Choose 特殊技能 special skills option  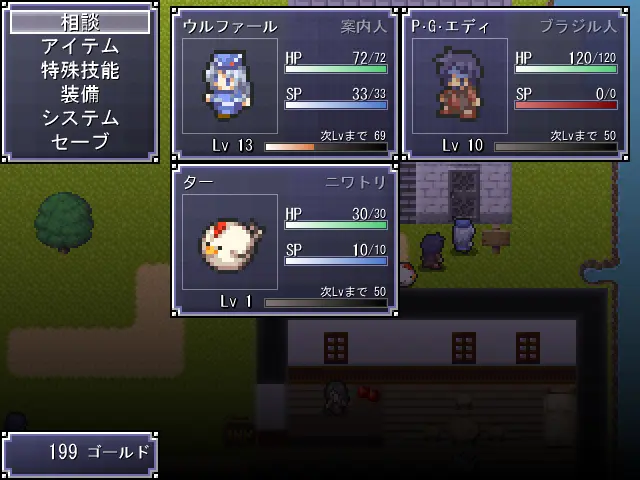[80, 70]
